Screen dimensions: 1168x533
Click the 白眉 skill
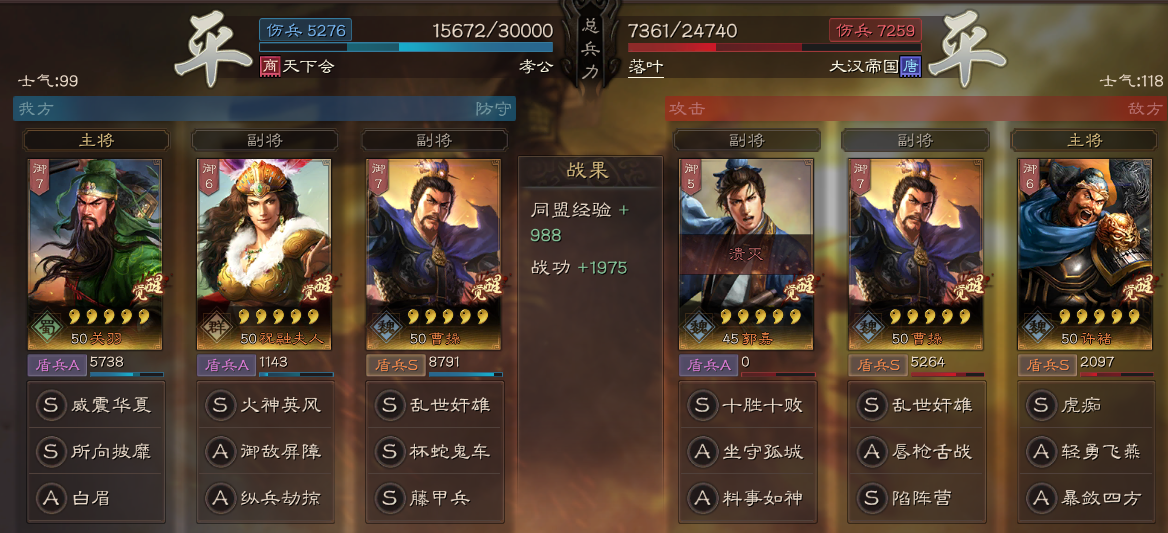[96, 497]
